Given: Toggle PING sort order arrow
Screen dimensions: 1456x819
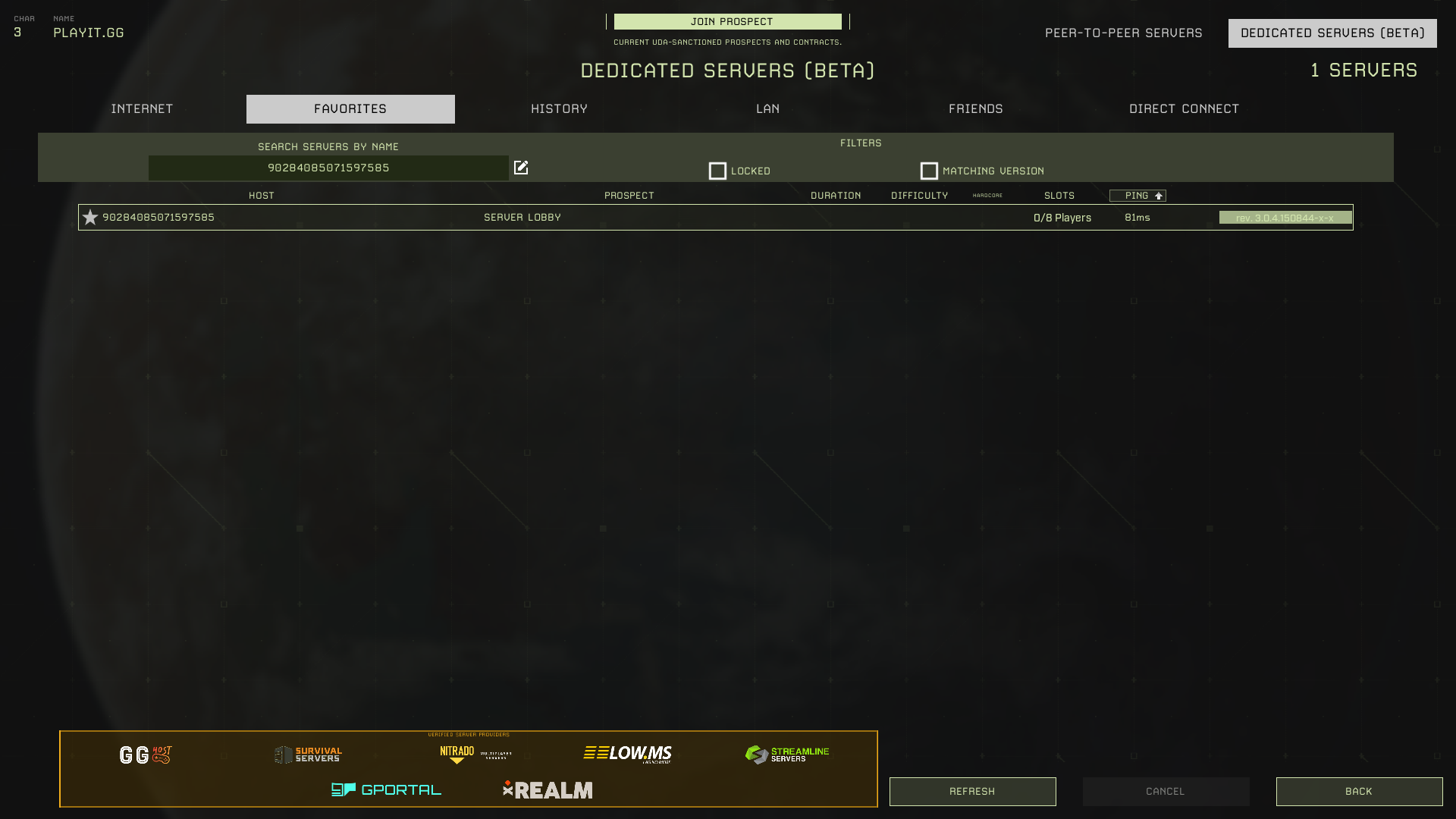Looking at the screenshot, I should click(x=1159, y=195).
